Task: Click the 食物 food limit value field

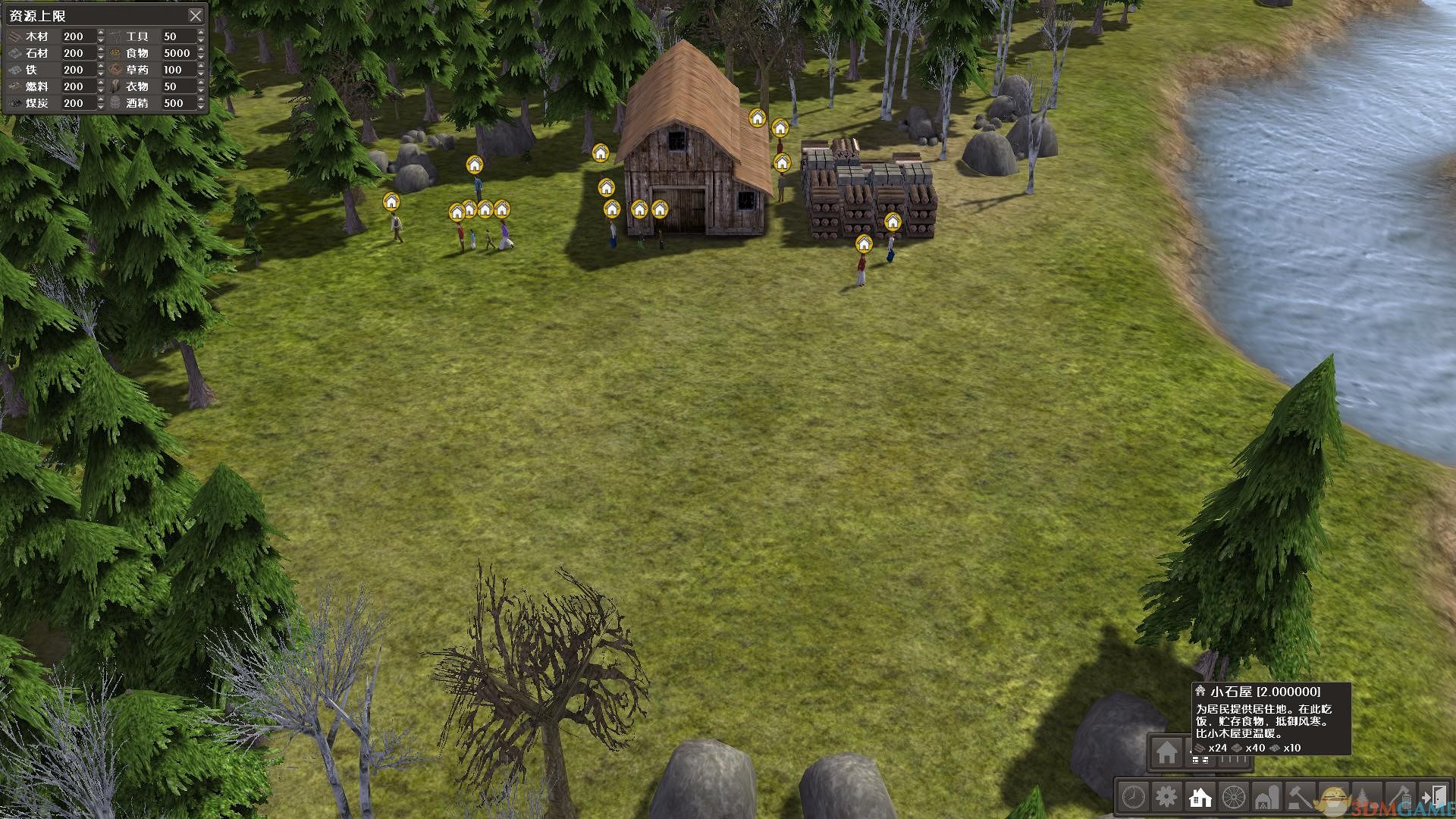Action: tap(179, 53)
